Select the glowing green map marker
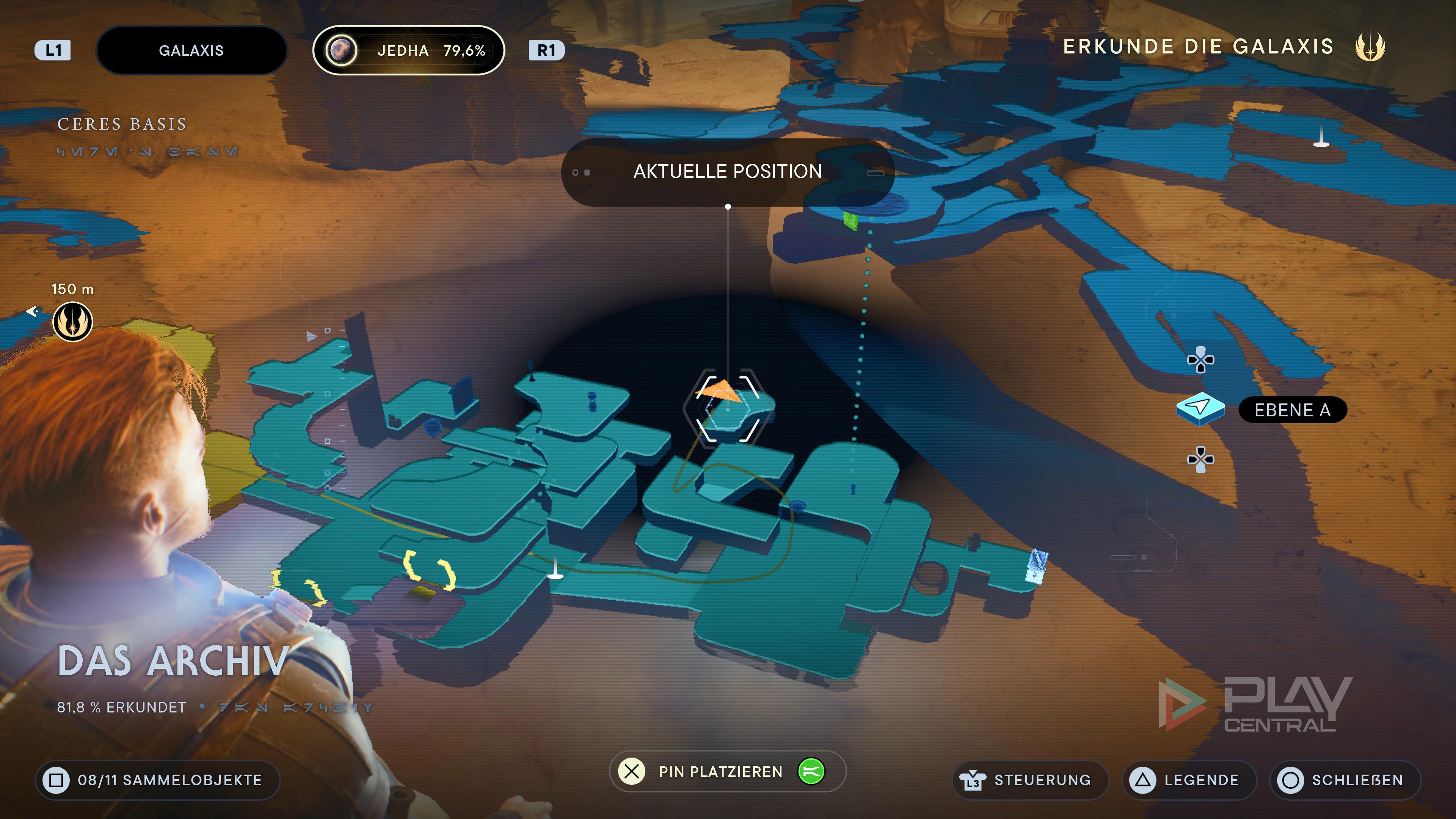This screenshot has width=1456, height=819. [849, 219]
